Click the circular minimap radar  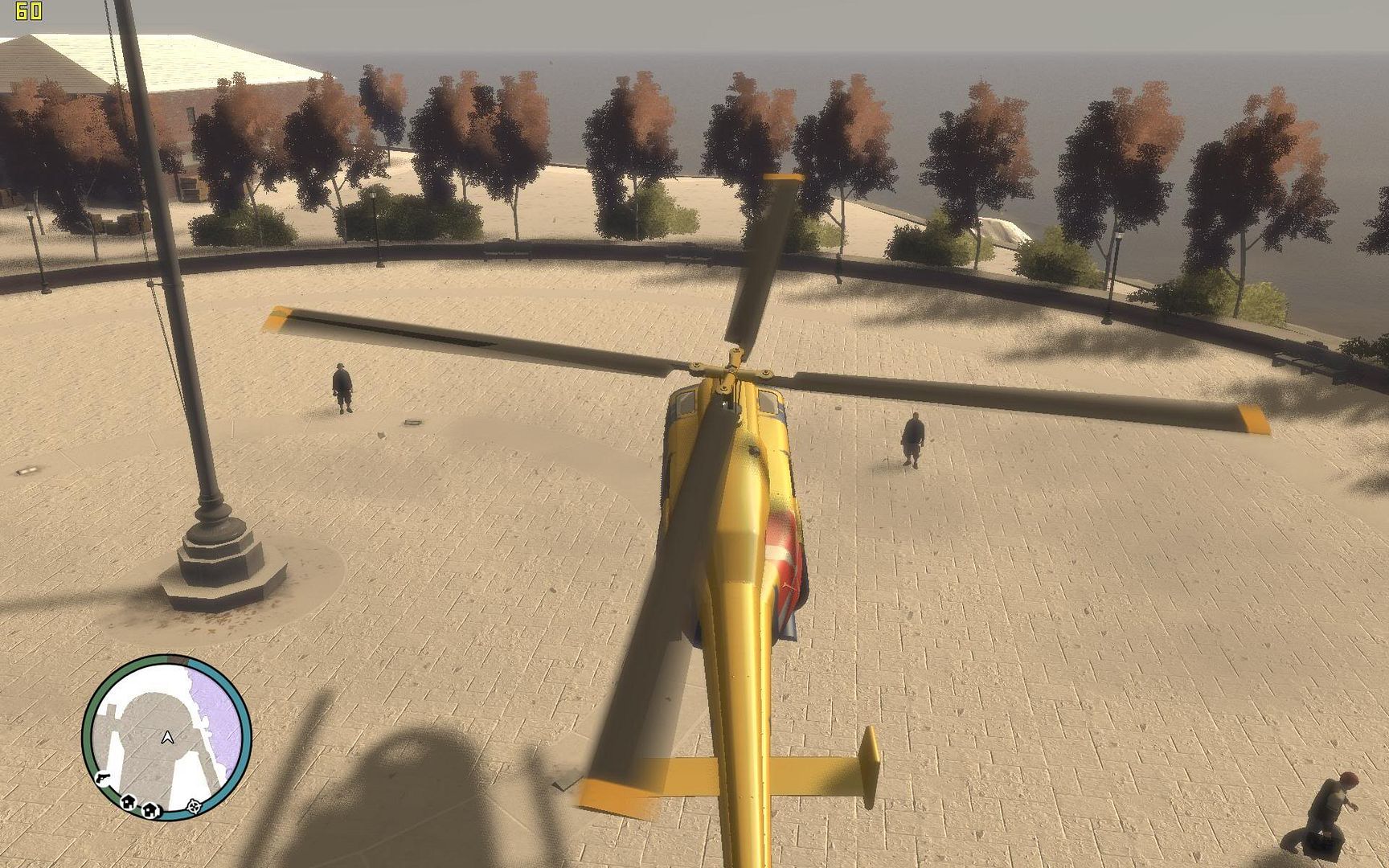167,737
